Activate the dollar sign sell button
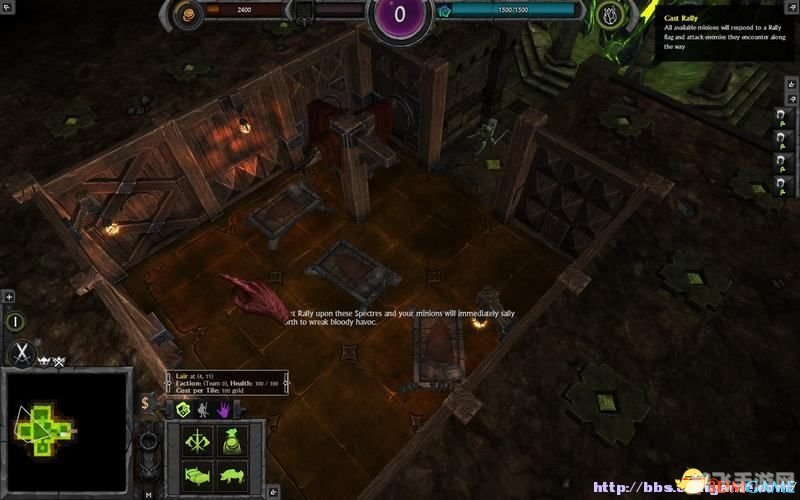 coord(146,403)
